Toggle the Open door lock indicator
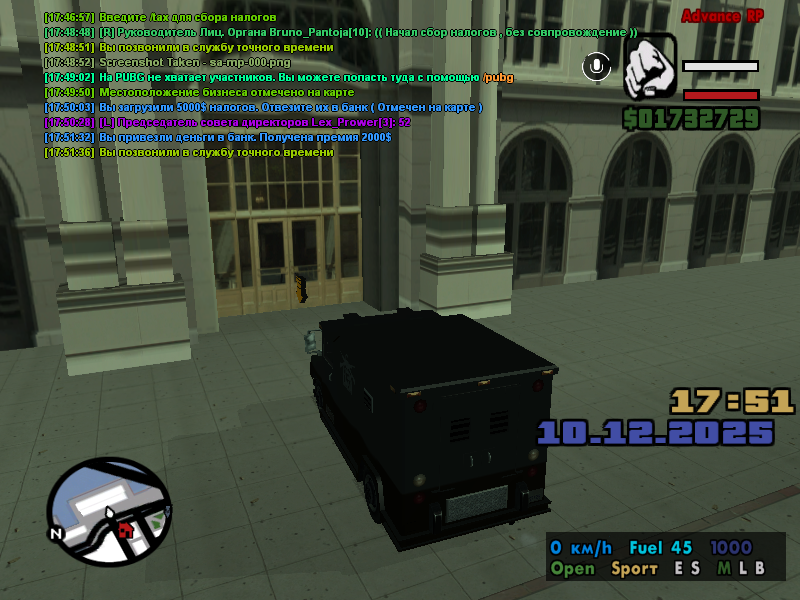This screenshot has width=800, height=600. [572, 569]
